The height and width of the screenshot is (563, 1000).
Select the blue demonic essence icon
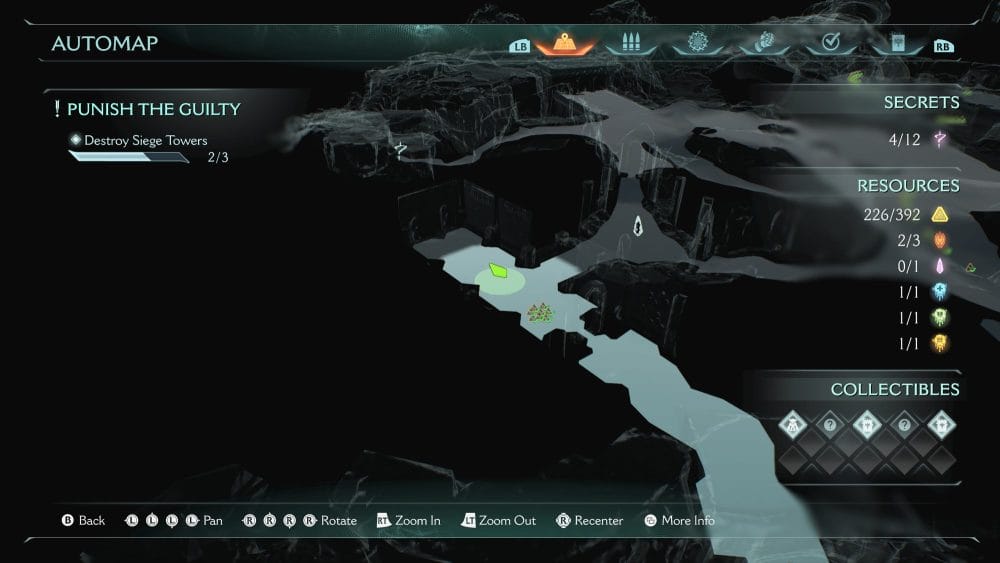tap(939, 291)
